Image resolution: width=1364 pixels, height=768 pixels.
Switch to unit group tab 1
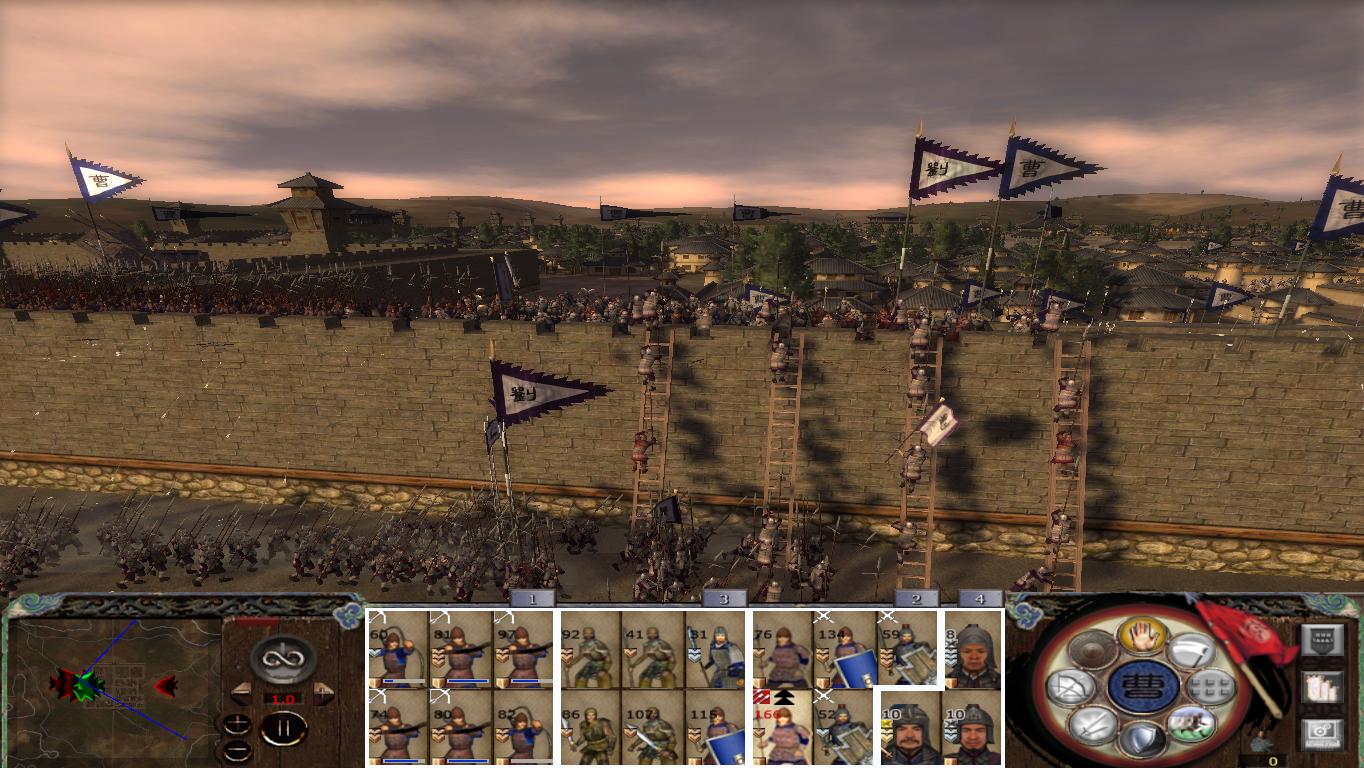[x=531, y=600]
